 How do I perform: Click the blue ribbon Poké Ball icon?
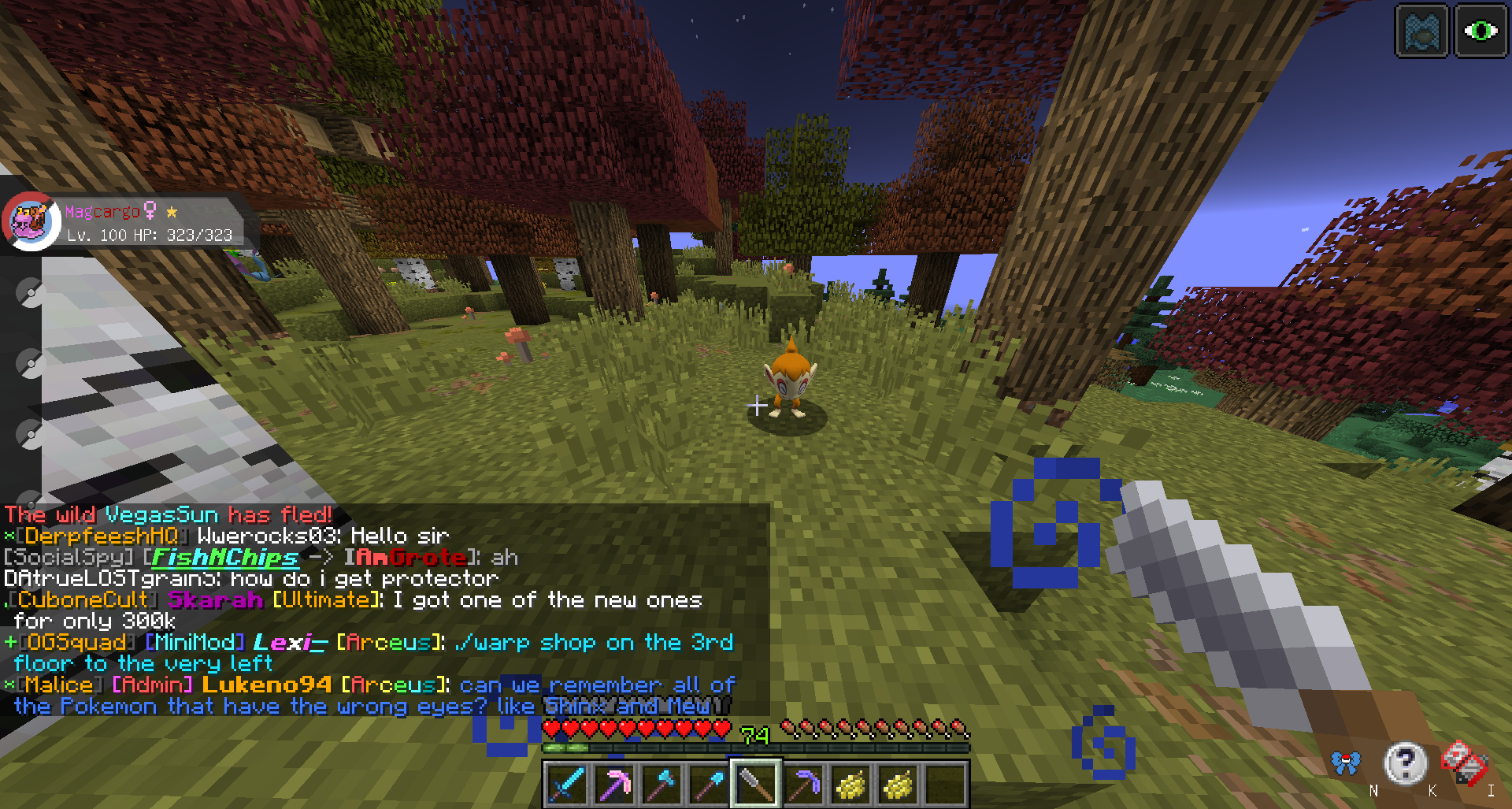(1346, 763)
